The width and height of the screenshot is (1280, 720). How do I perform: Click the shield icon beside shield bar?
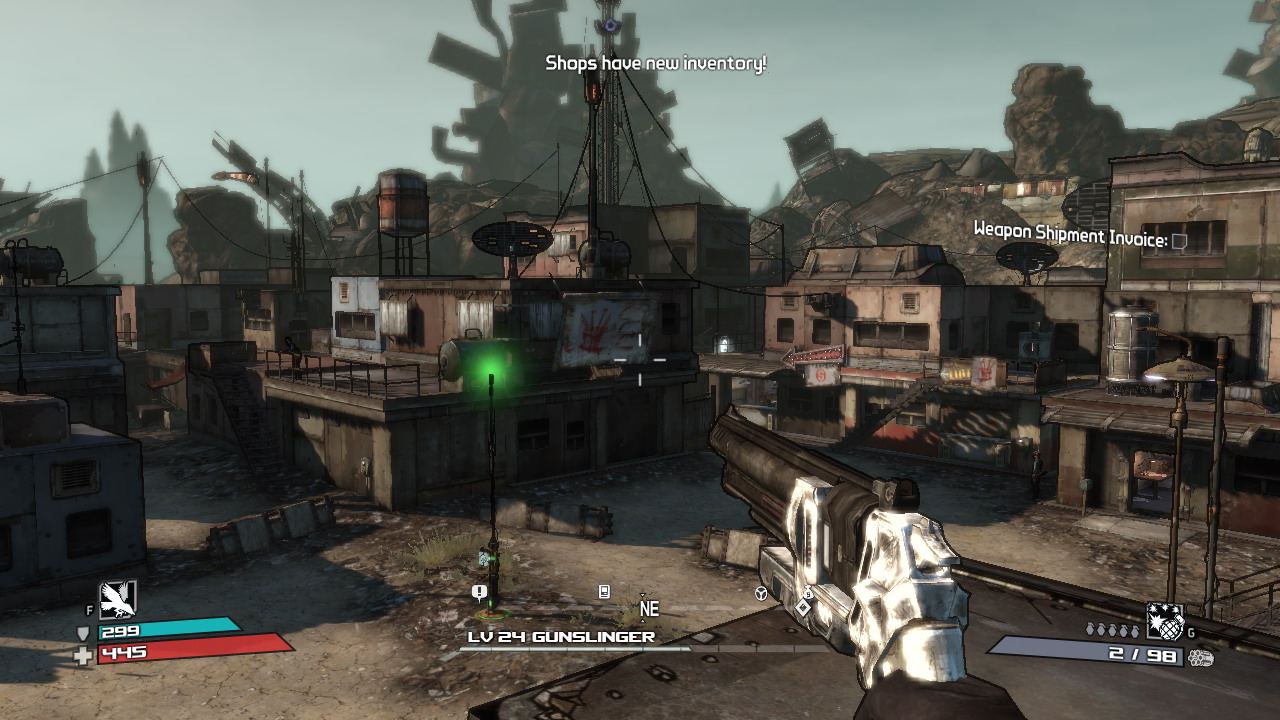click(83, 632)
